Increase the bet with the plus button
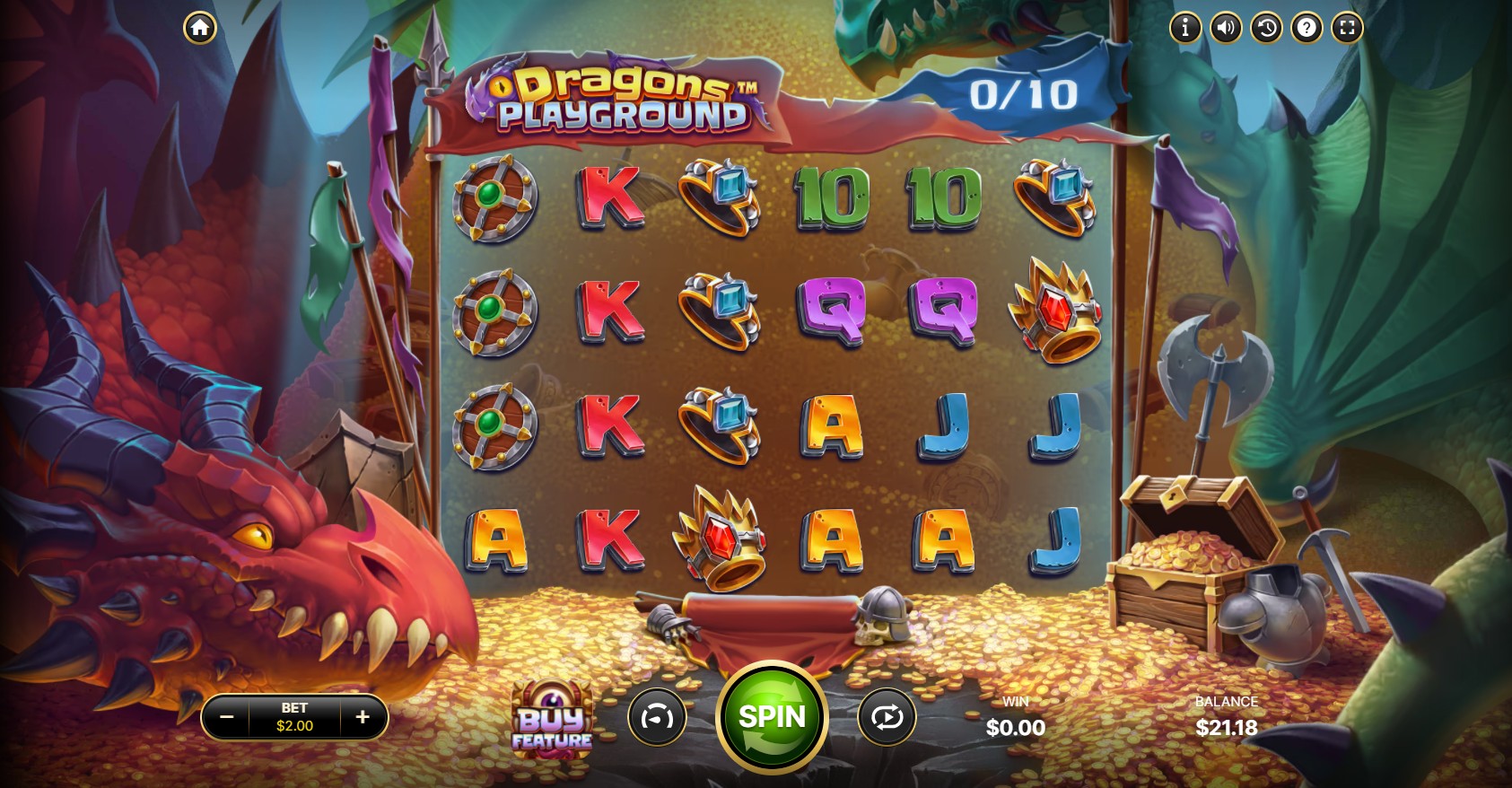The image size is (1512, 788). tap(363, 717)
